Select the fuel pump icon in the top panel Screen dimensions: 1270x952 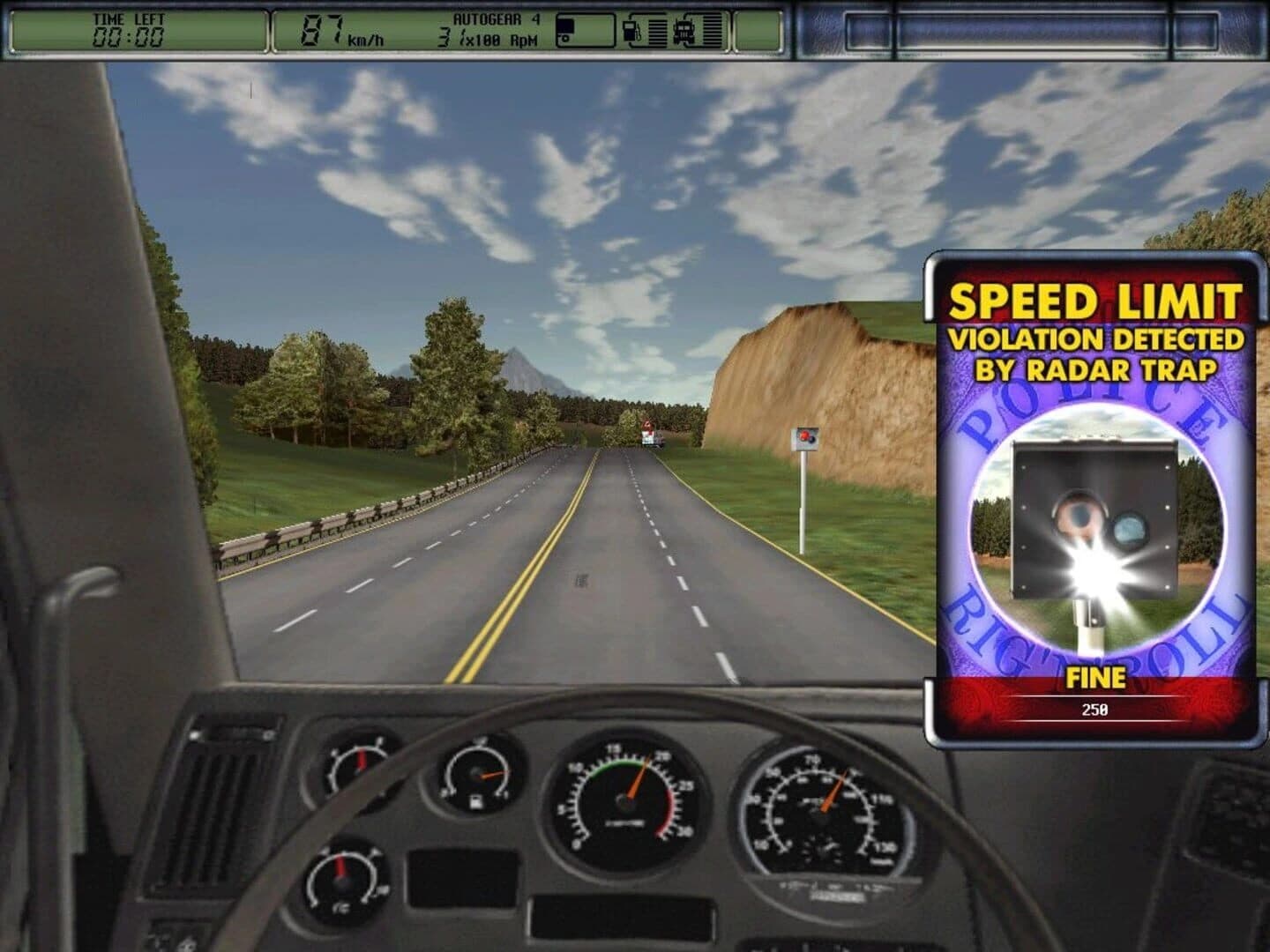pos(631,31)
